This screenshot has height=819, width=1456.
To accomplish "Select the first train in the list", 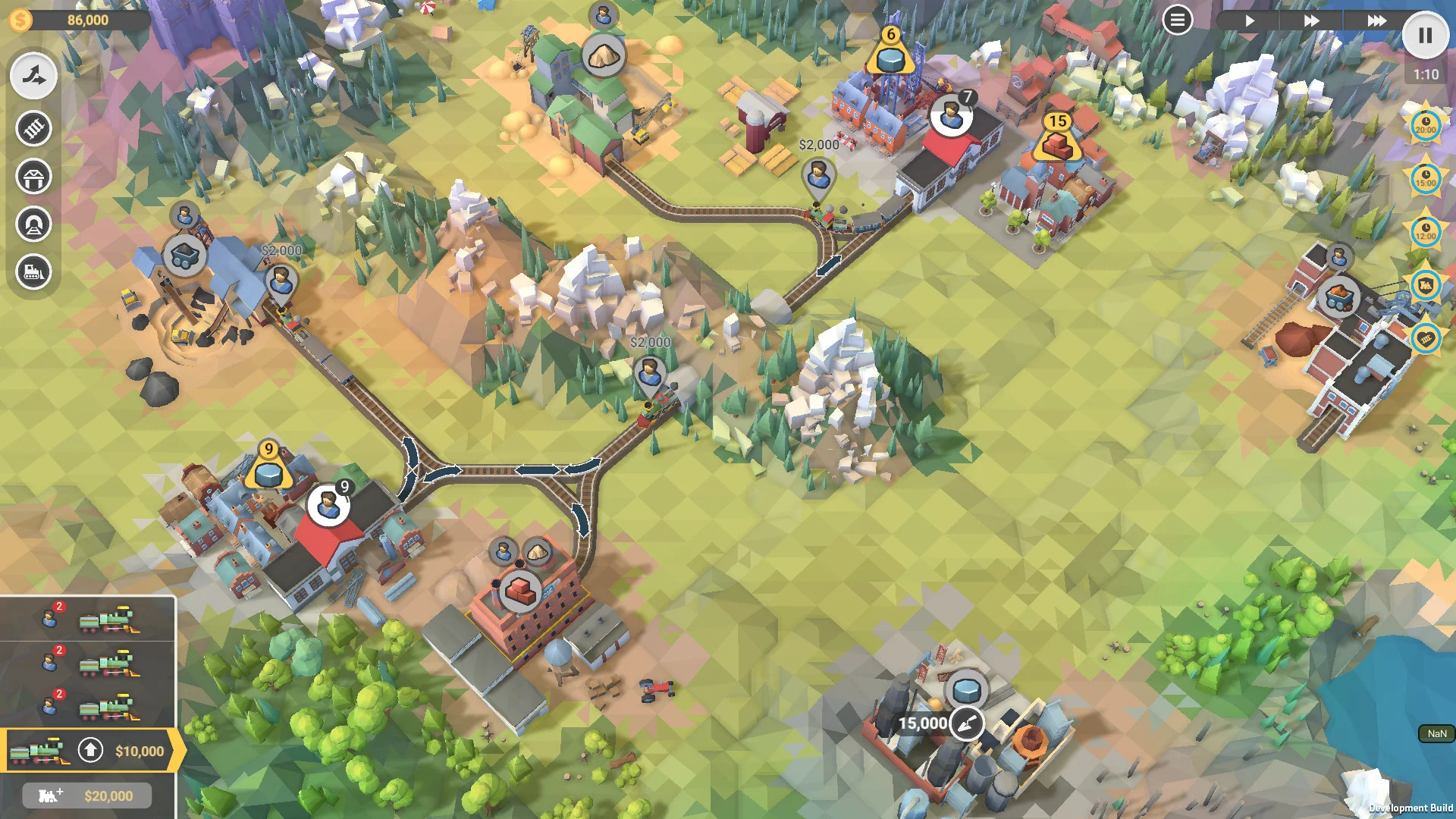I will coord(88,620).
